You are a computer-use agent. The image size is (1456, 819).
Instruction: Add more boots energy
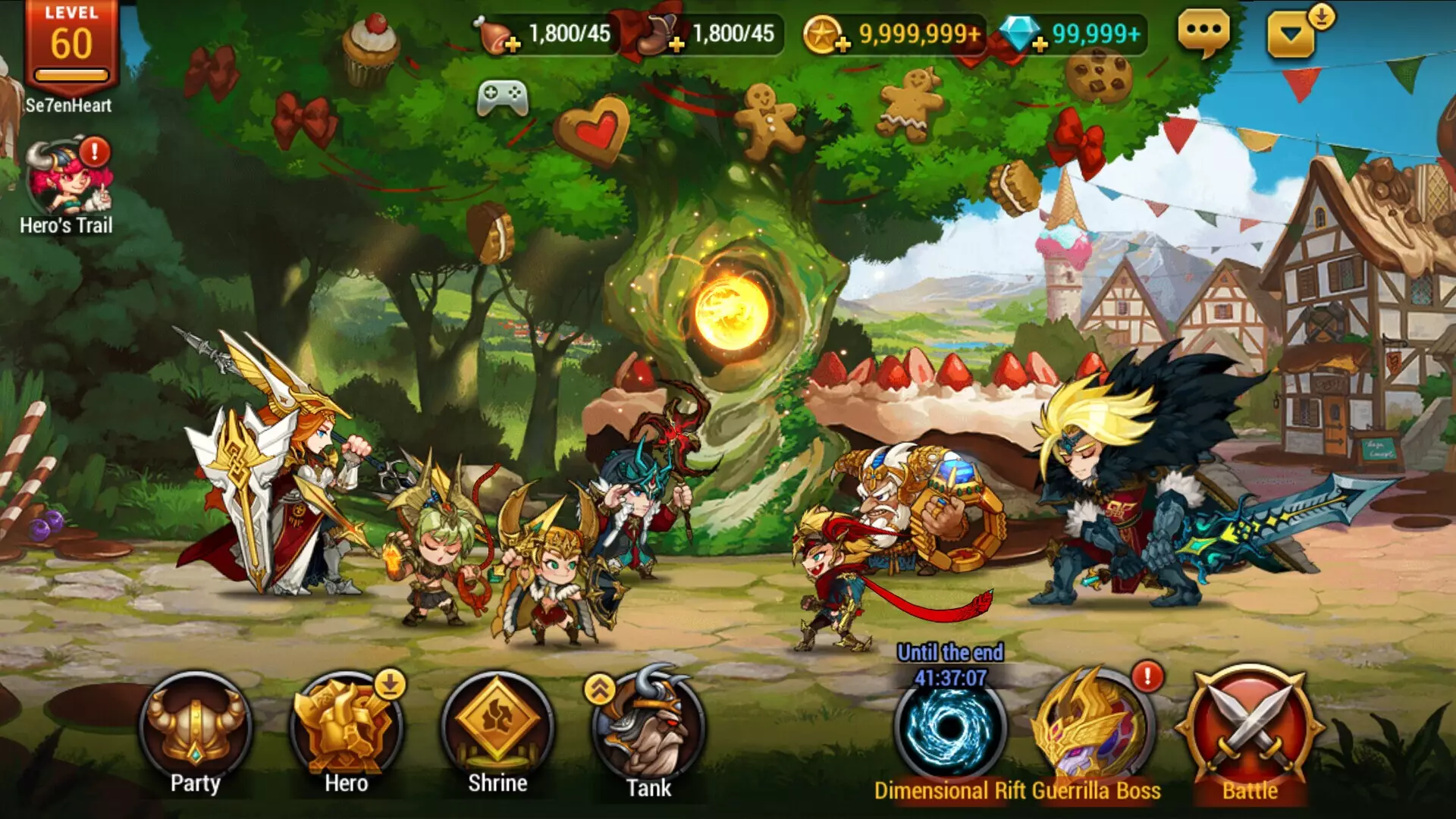676,45
